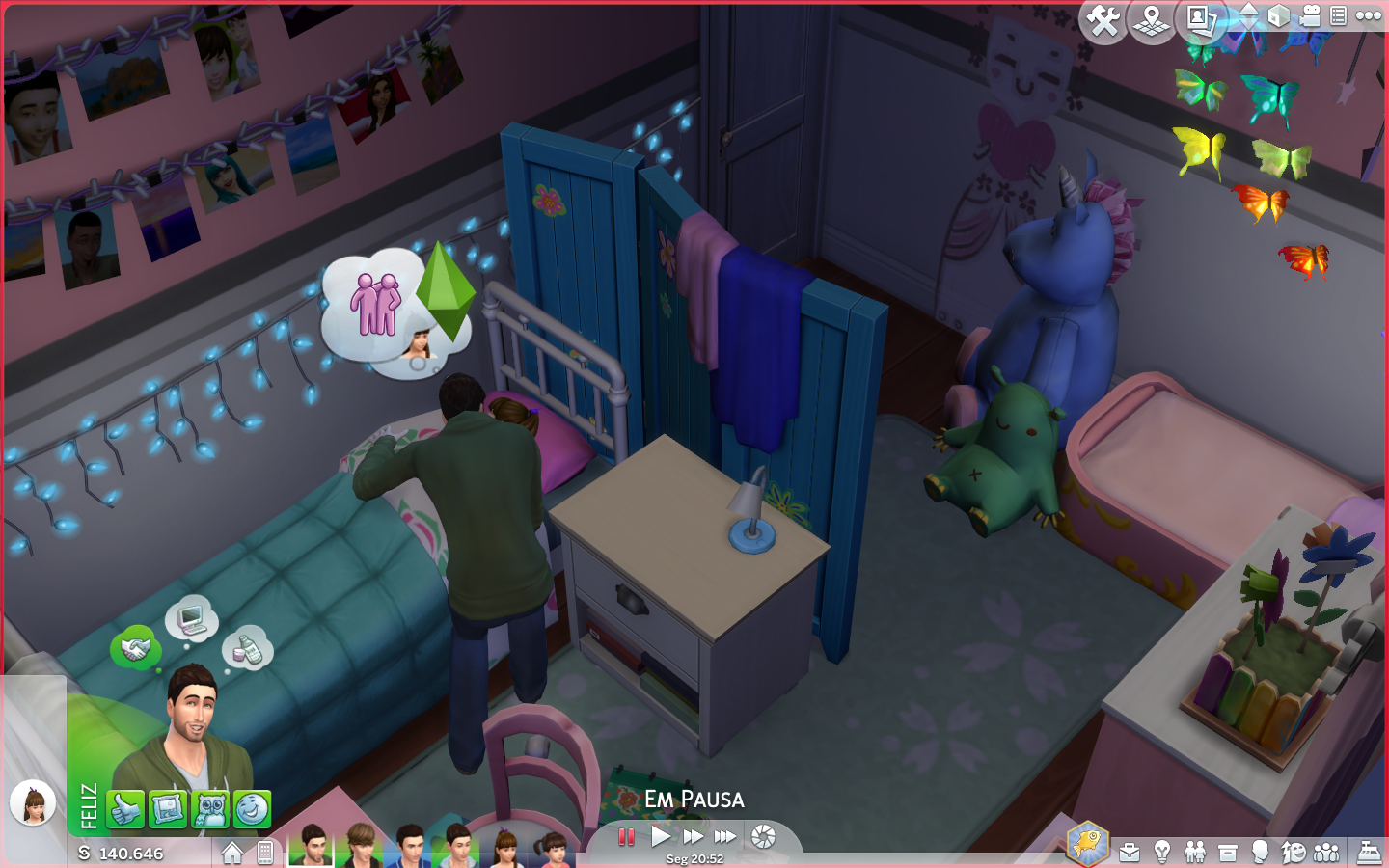
Task: Set game speed to double fast-forward
Action: tap(693, 836)
